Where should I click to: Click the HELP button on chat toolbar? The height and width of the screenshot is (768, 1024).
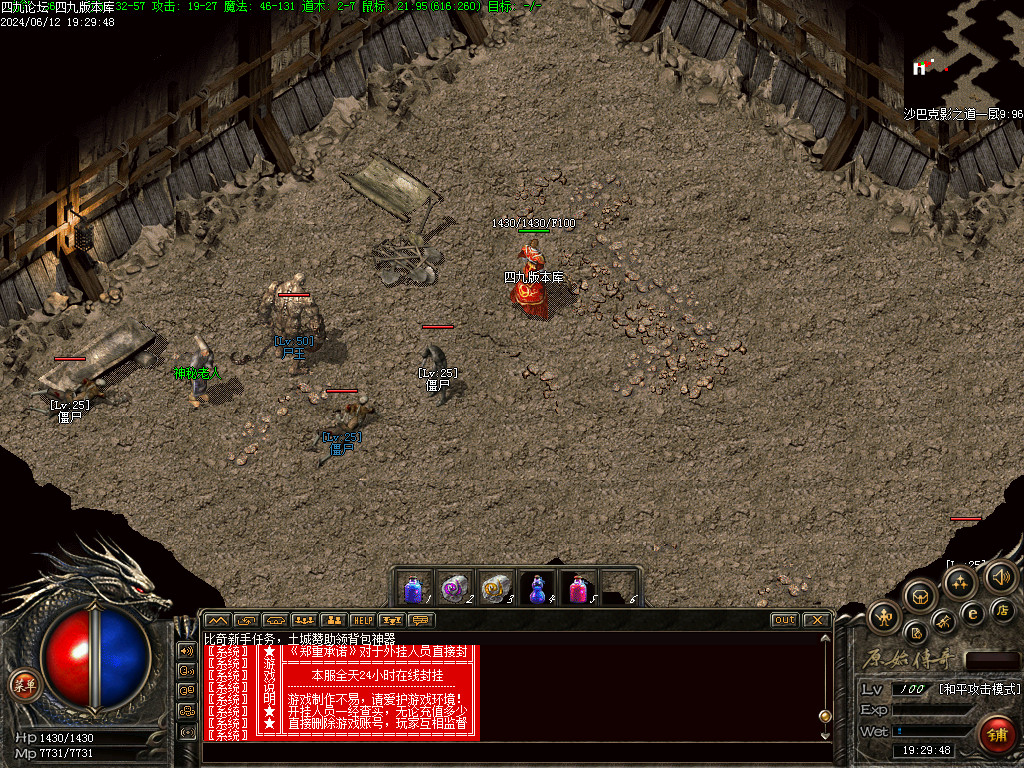tap(362, 620)
